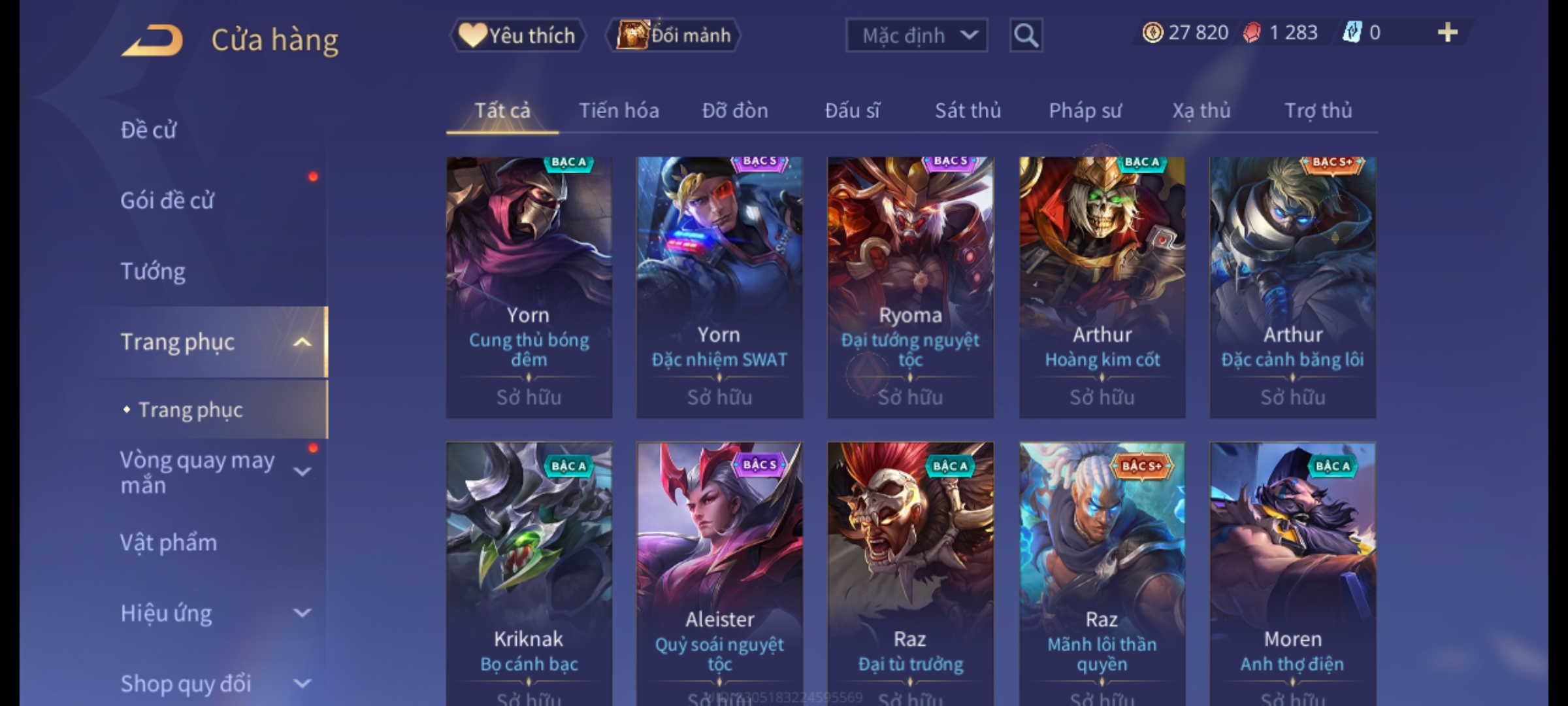Open the Vật phẩm shop category

click(x=169, y=543)
